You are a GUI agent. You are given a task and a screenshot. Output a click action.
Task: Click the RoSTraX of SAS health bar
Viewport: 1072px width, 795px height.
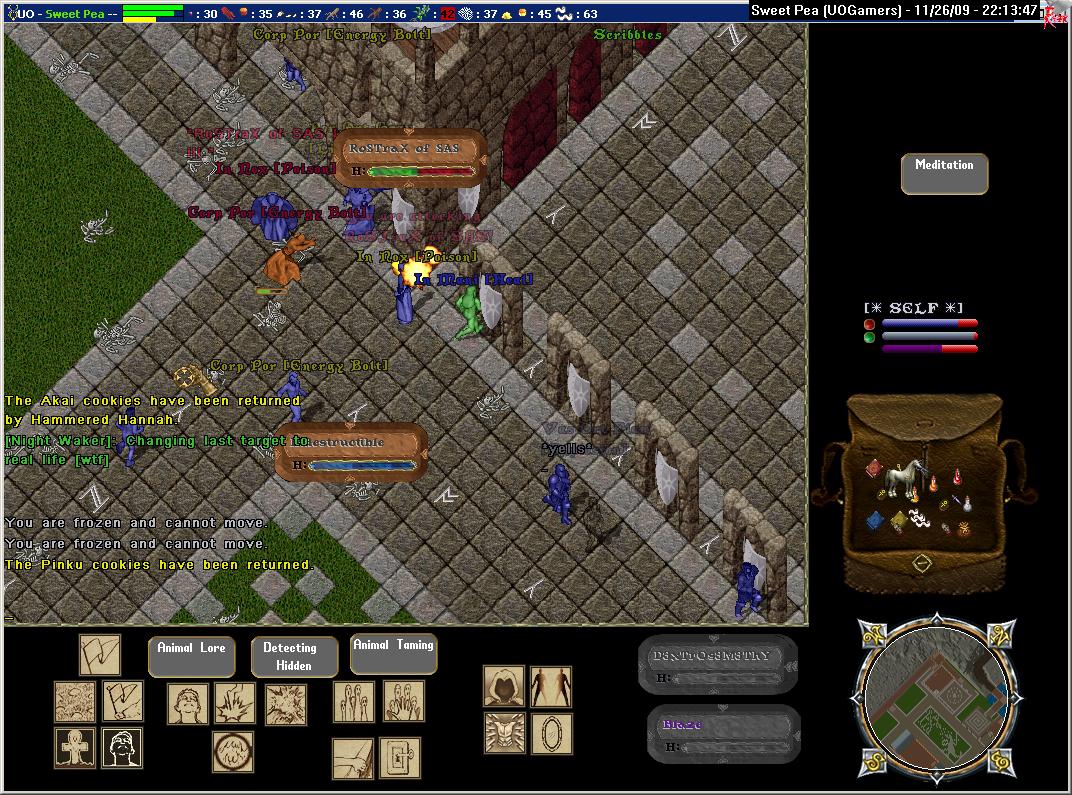click(409, 158)
